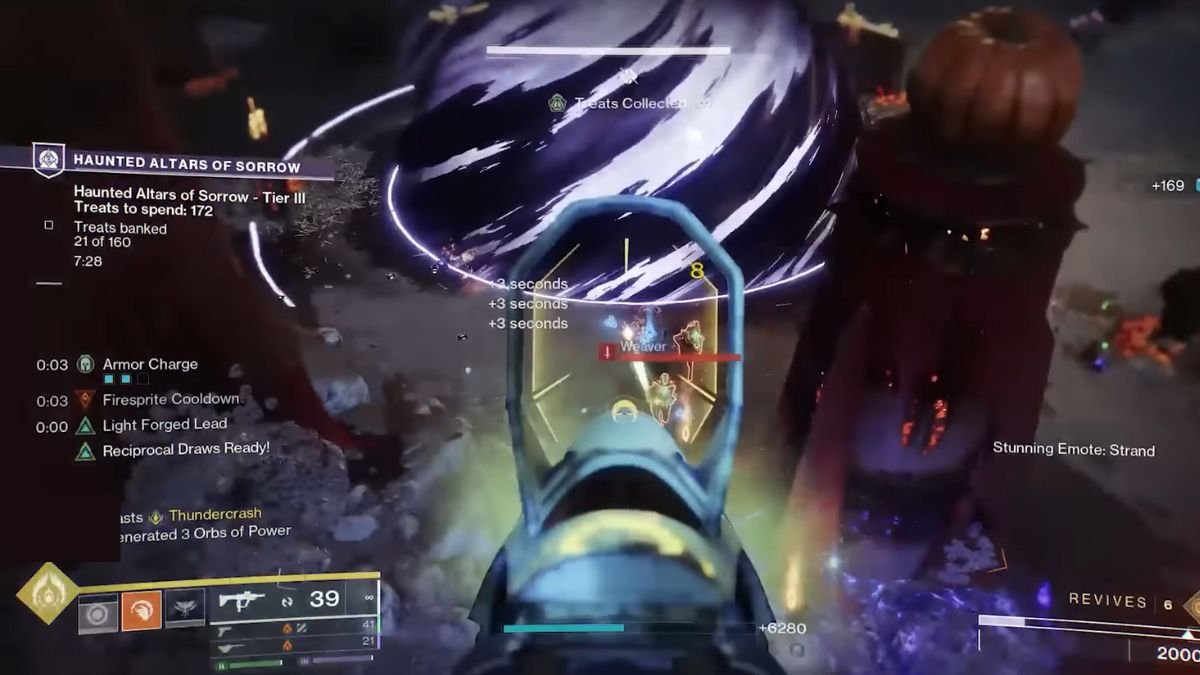Select the Firesprite Cooldown buff icon
Image resolution: width=1200 pixels, height=675 pixels.
click(x=85, y=400)
